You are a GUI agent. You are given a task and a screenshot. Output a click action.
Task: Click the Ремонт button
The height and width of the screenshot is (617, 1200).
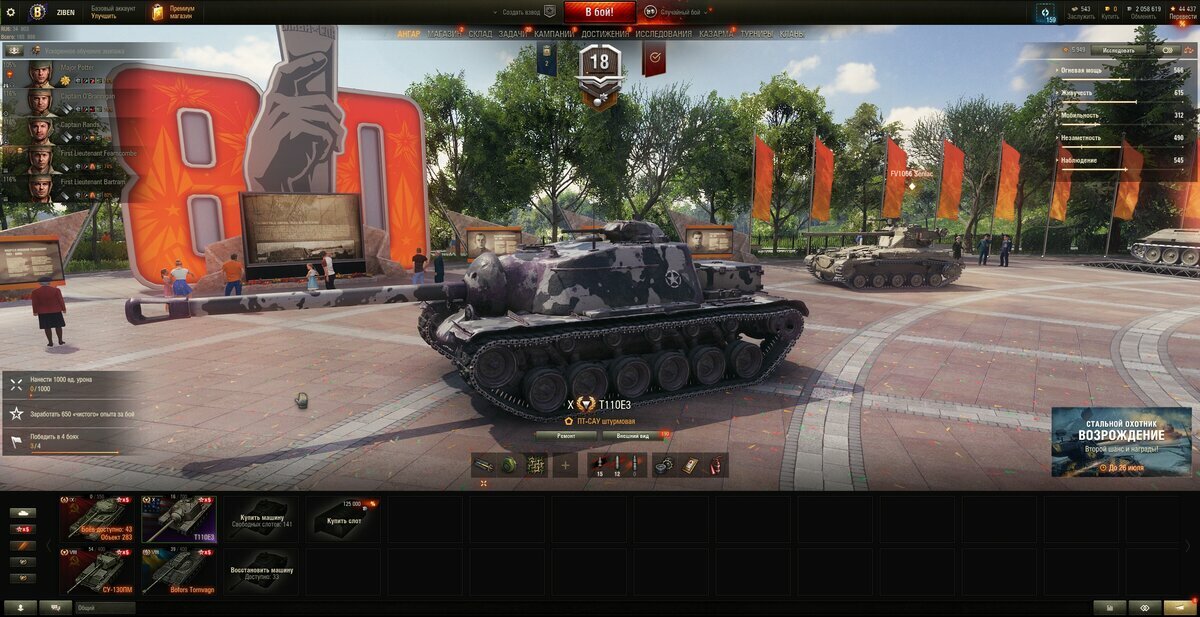[x=565, y=436]
